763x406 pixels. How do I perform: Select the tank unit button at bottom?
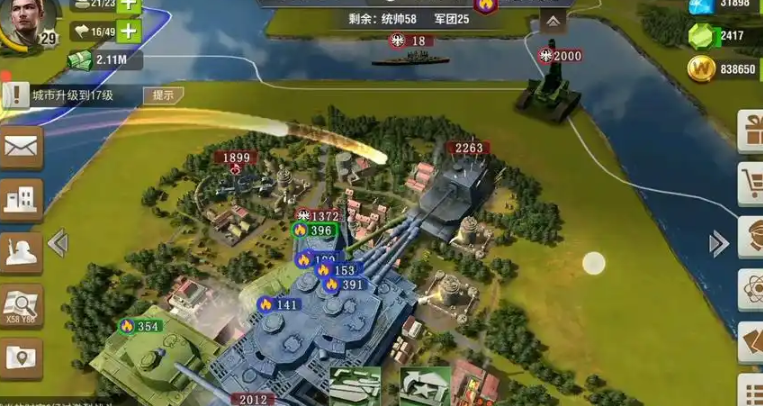(x=356, y=386)
